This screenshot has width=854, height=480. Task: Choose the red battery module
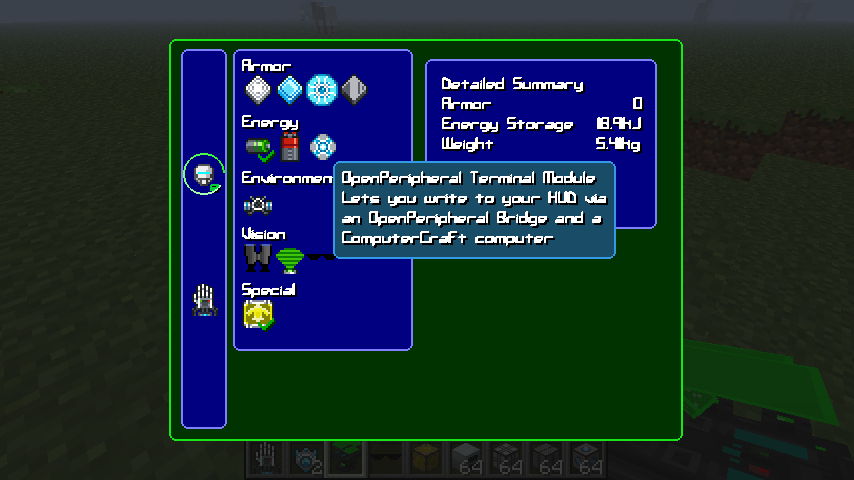pyautogui.click(x=290, y=148)
